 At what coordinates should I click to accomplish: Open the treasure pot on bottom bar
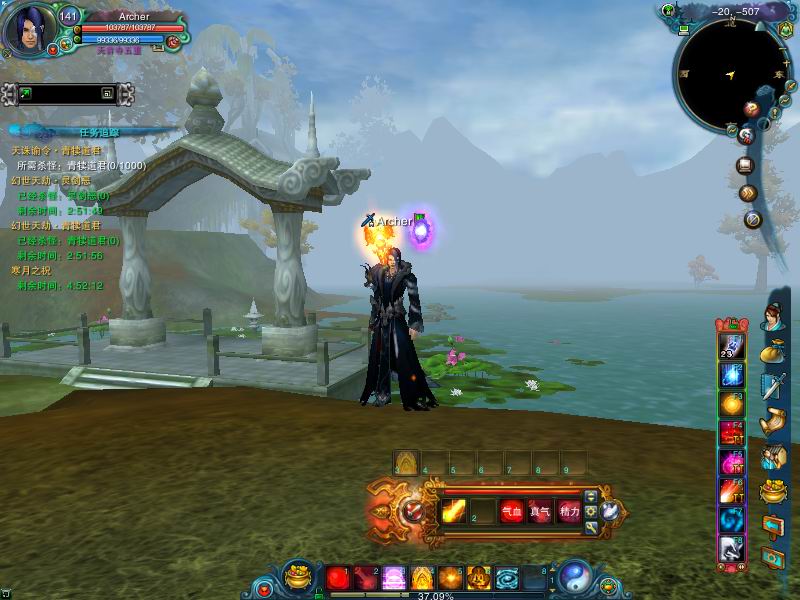coord(299,577)
